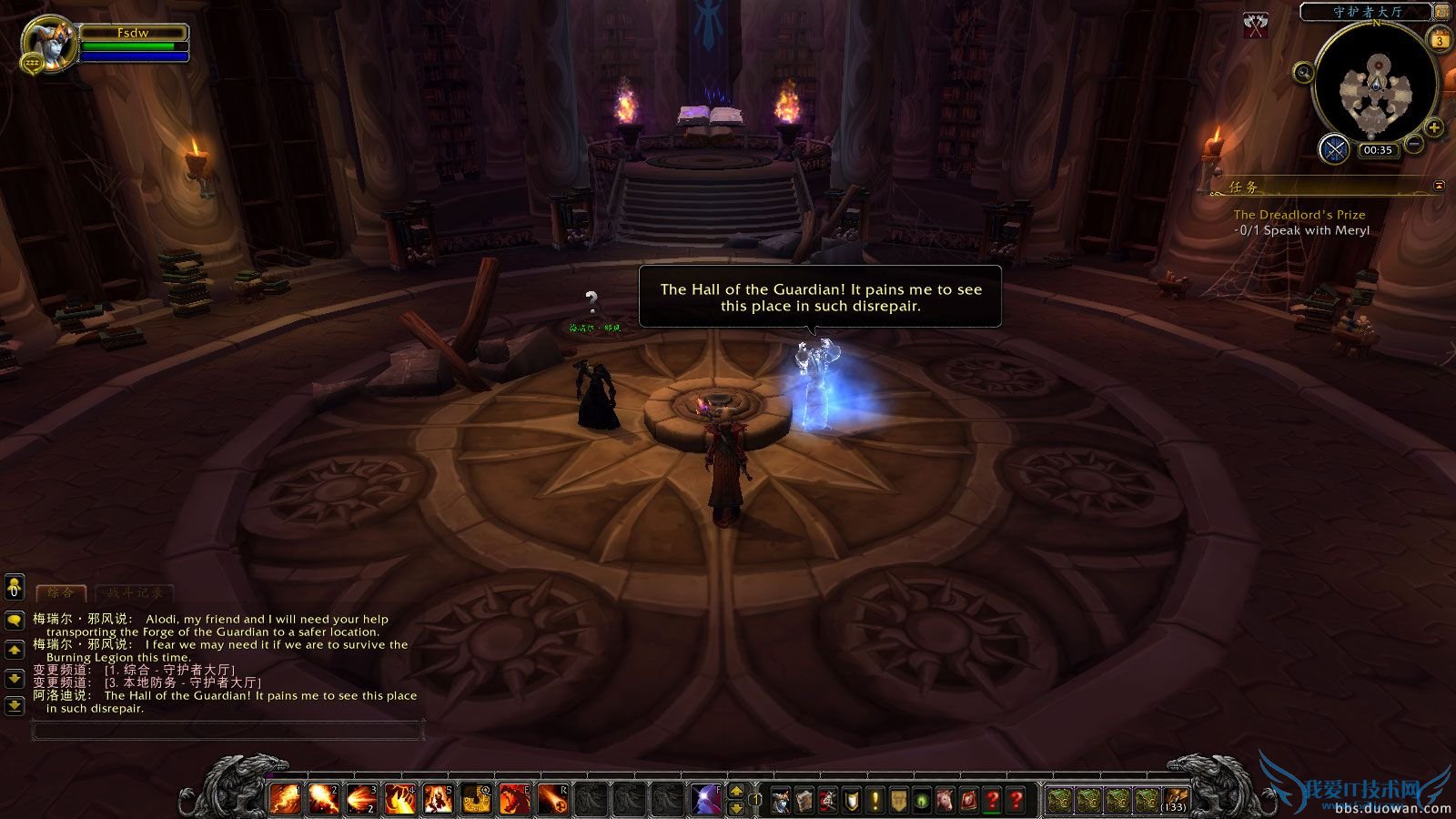Click The Dreadlord's Prize quest title
The width and height of the screenshot is (1456, 819).
pyautogui.click(x=1299, y=214)
